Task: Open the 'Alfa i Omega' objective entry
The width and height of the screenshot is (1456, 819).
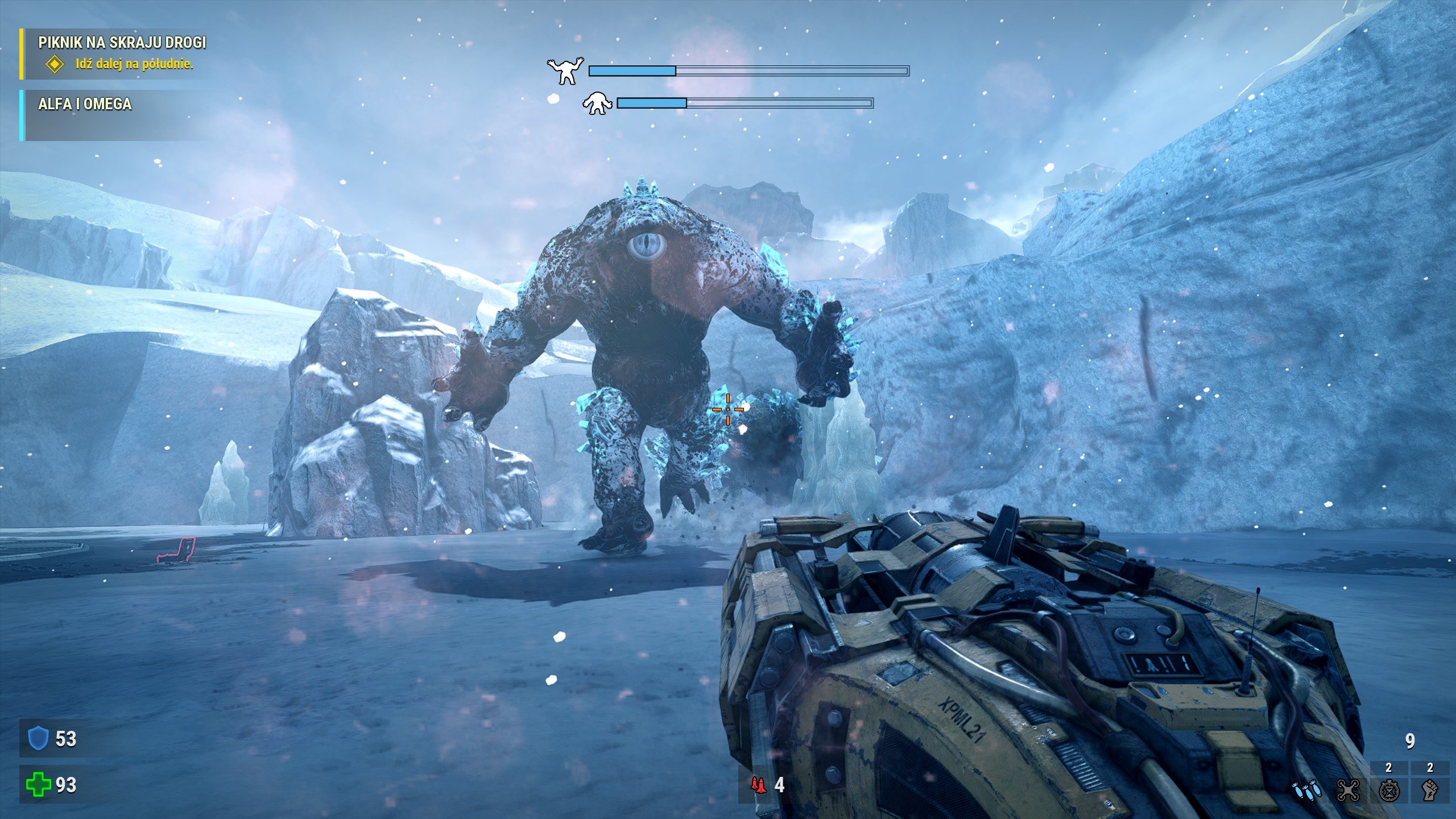Action: [85, 104]
